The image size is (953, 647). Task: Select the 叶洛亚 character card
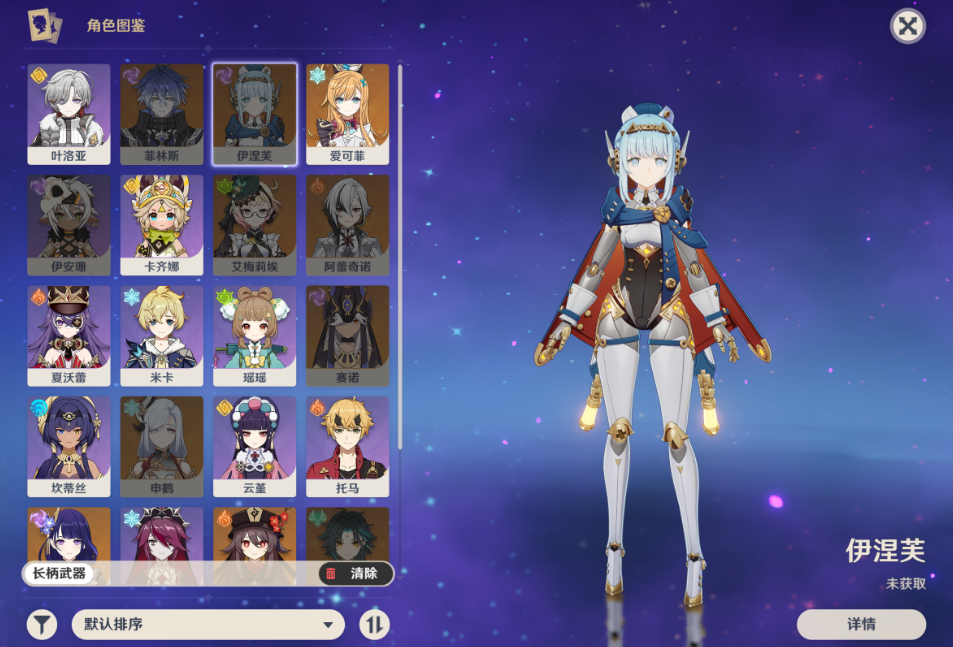69,113
